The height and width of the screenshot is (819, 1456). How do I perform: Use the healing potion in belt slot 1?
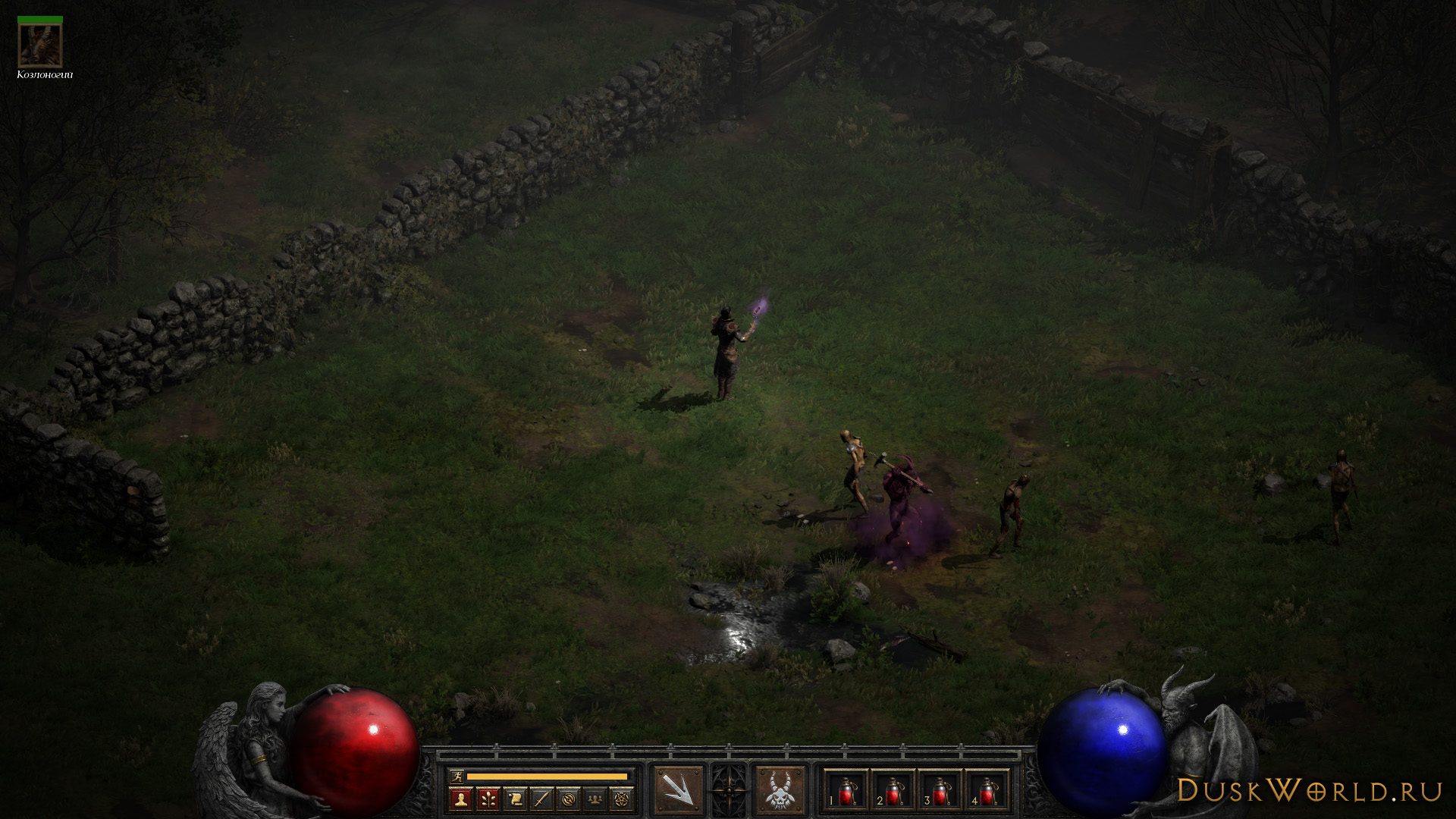click(846, 792)
